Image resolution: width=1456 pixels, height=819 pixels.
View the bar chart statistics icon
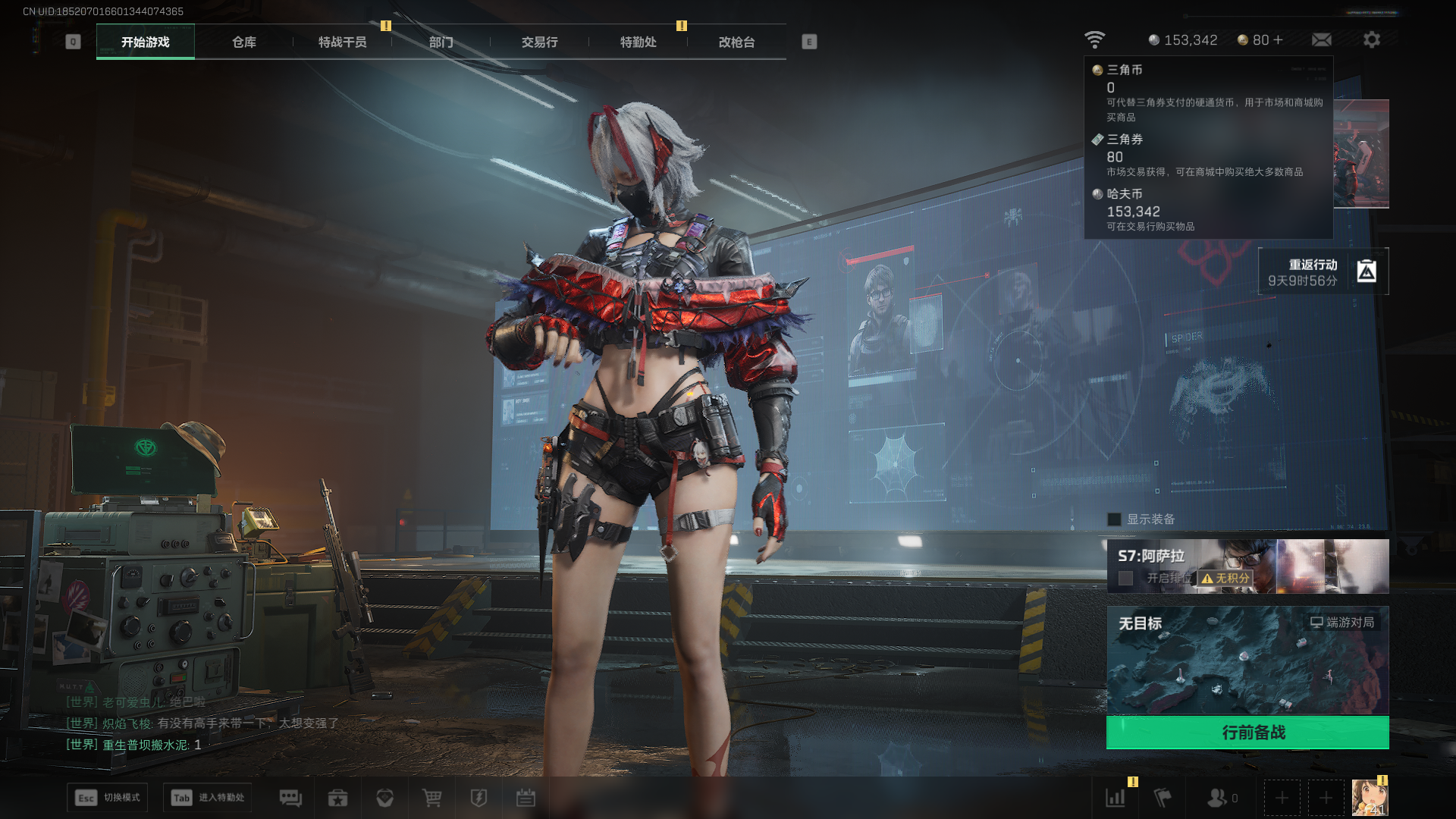(x=1116, y=798)
